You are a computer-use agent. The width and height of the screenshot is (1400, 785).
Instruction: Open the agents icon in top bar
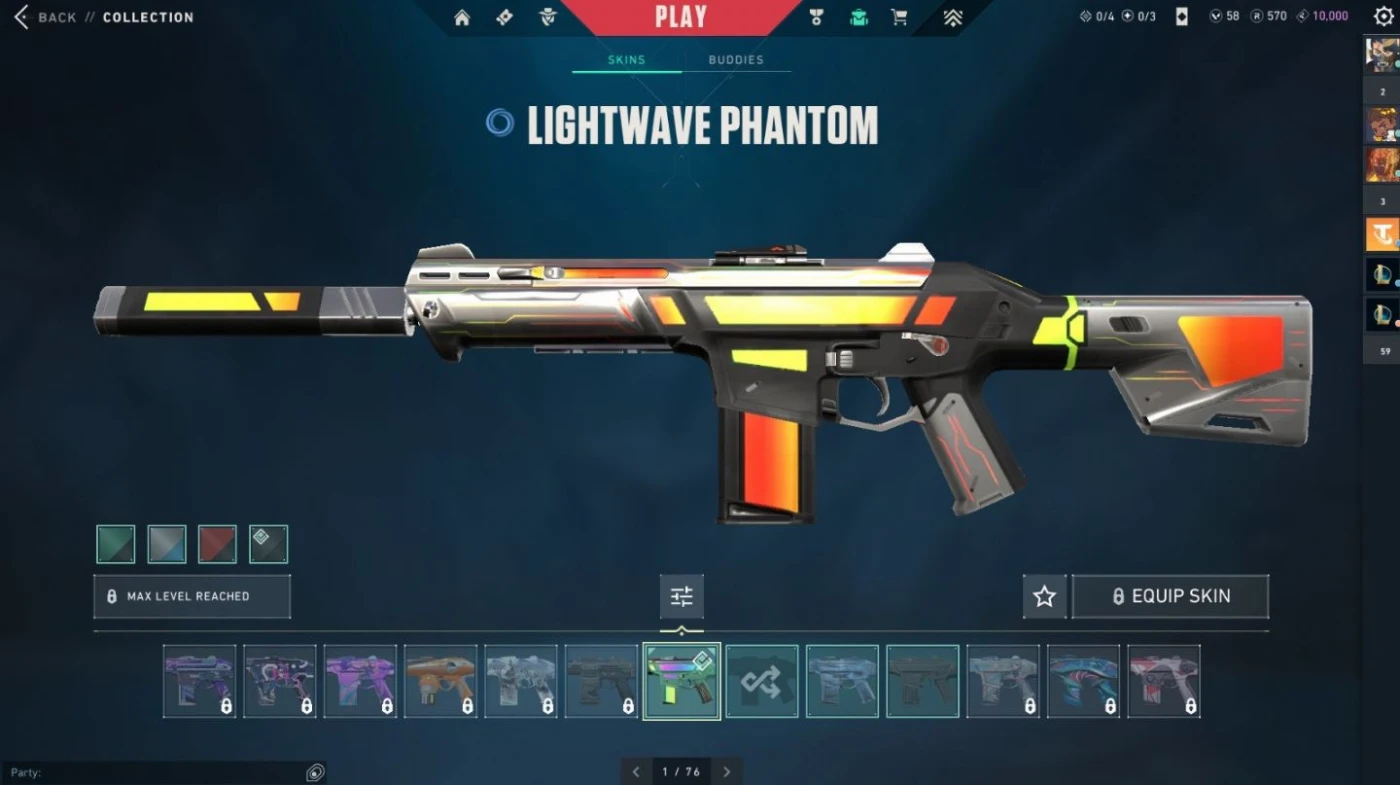(x=548, y=17)
